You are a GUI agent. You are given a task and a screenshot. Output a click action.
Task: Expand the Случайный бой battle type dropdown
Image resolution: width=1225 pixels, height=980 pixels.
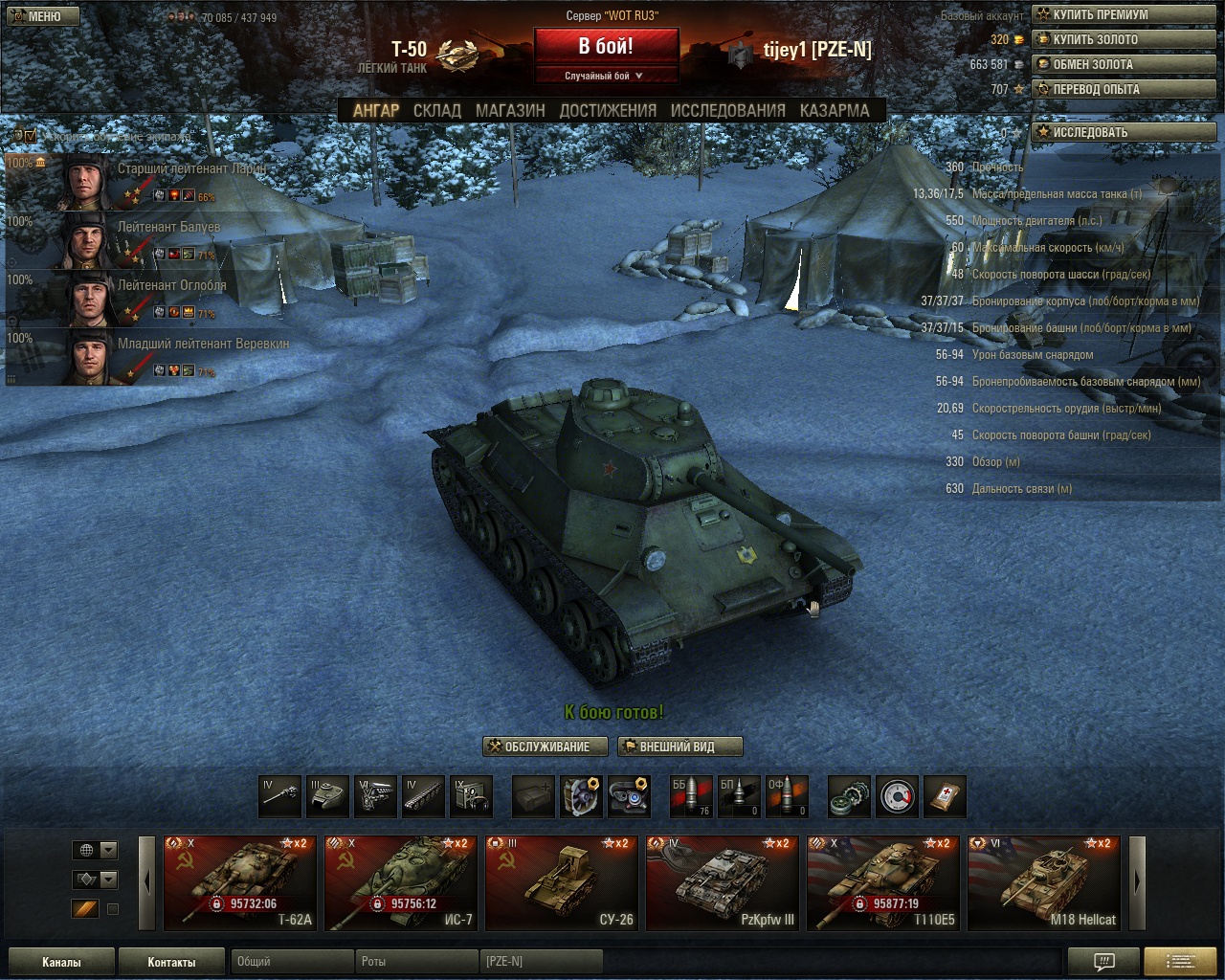(x=605, y=76)
